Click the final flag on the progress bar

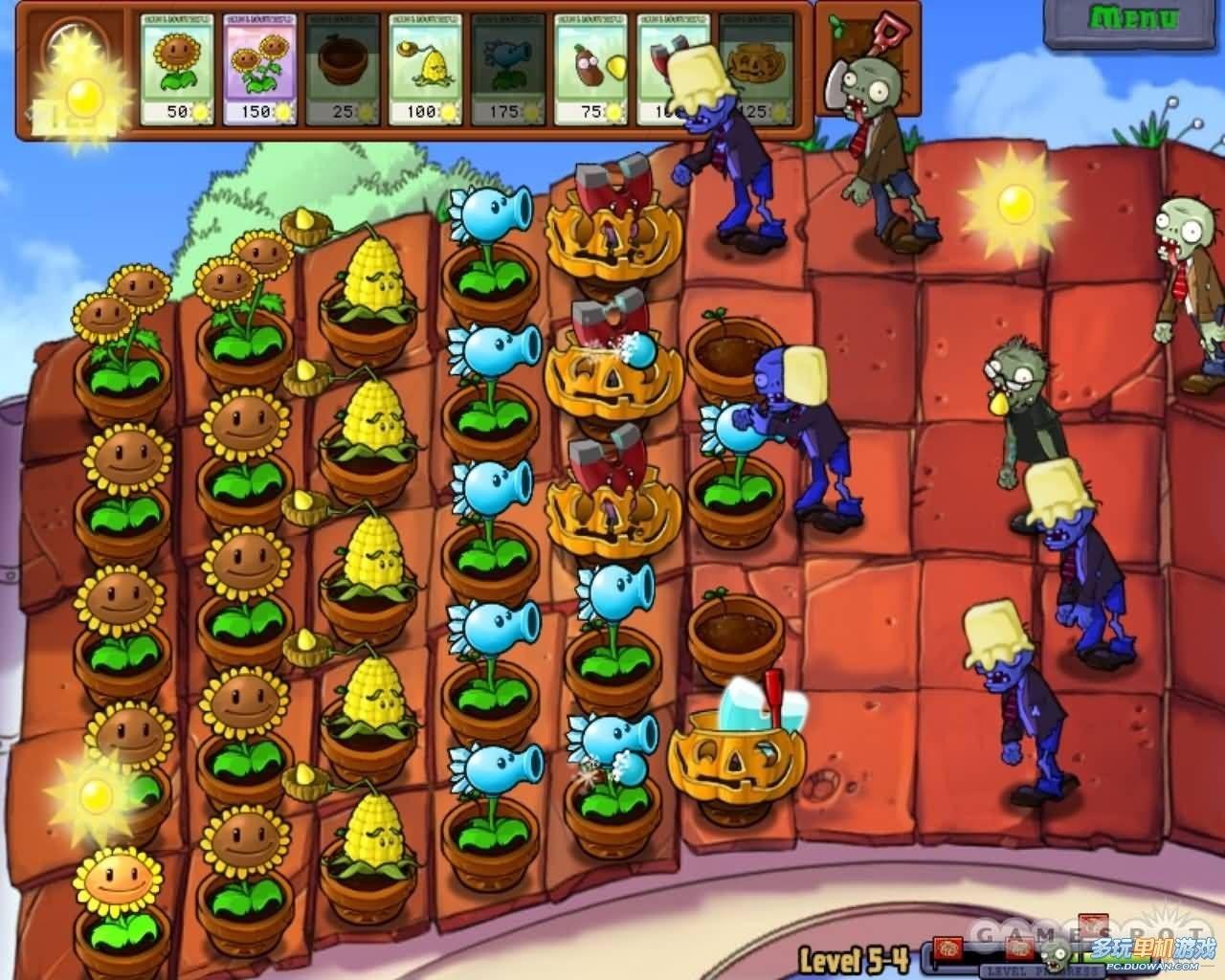[x=1094, y=924]
